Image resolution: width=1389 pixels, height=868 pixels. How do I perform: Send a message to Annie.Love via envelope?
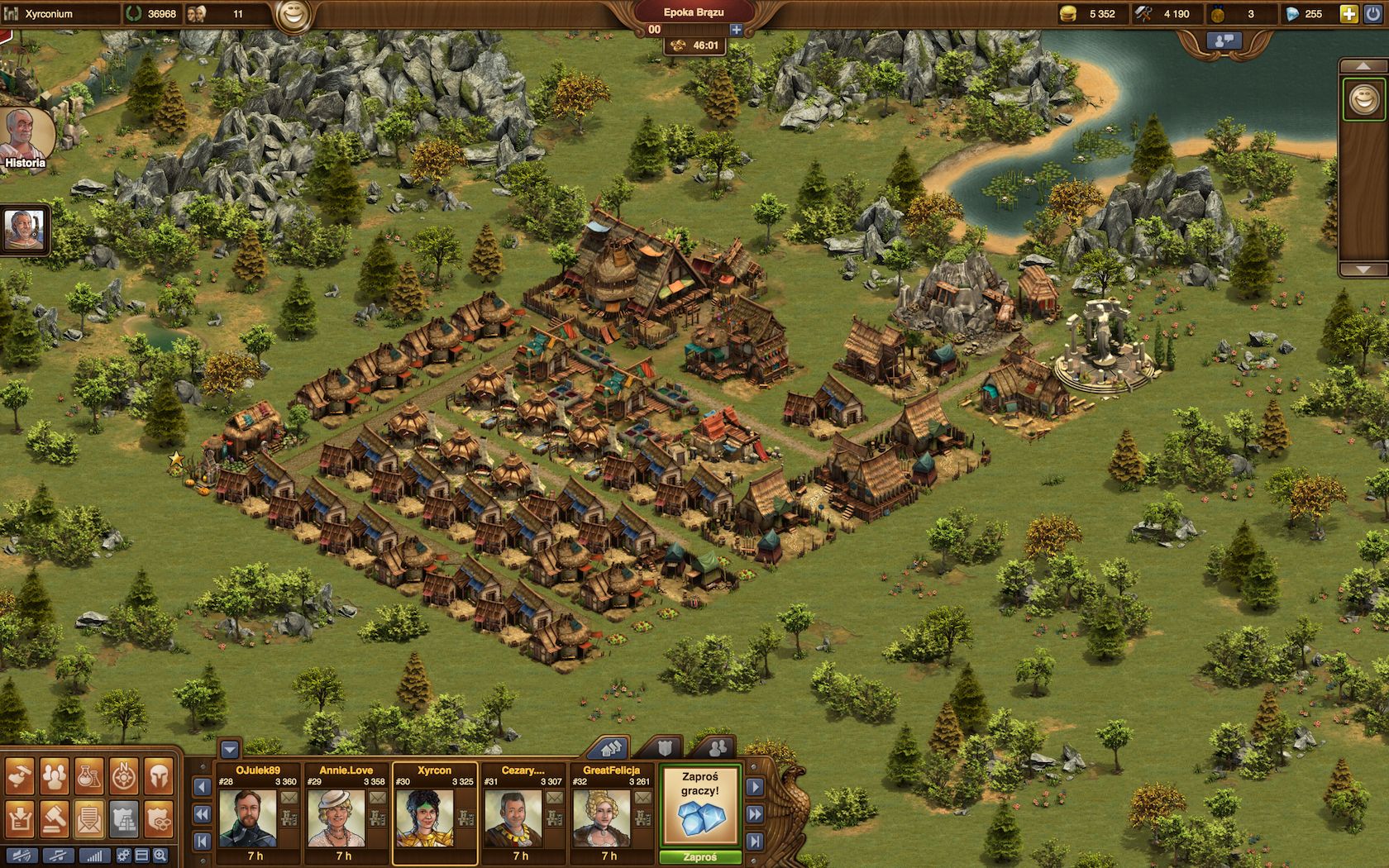(x=377, y=799)
